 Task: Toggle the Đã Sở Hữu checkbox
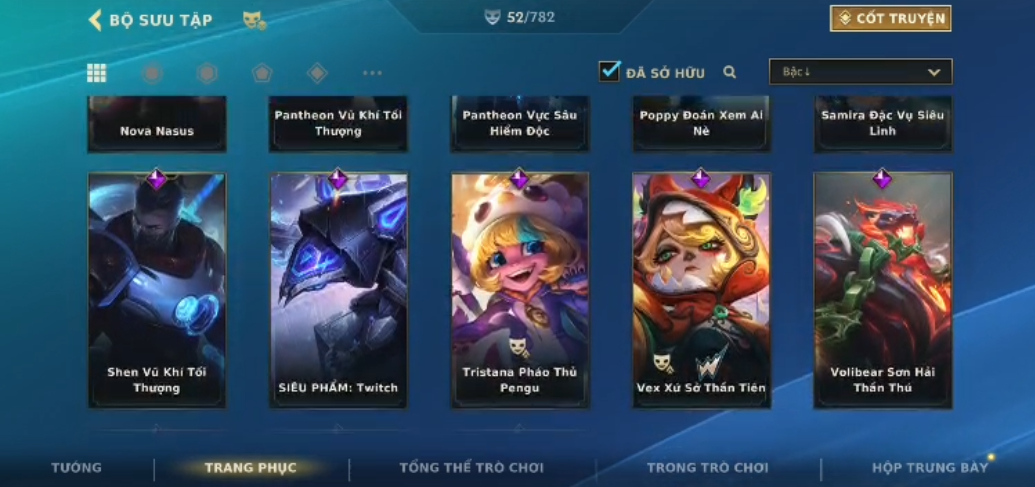(x=609, y=71)
